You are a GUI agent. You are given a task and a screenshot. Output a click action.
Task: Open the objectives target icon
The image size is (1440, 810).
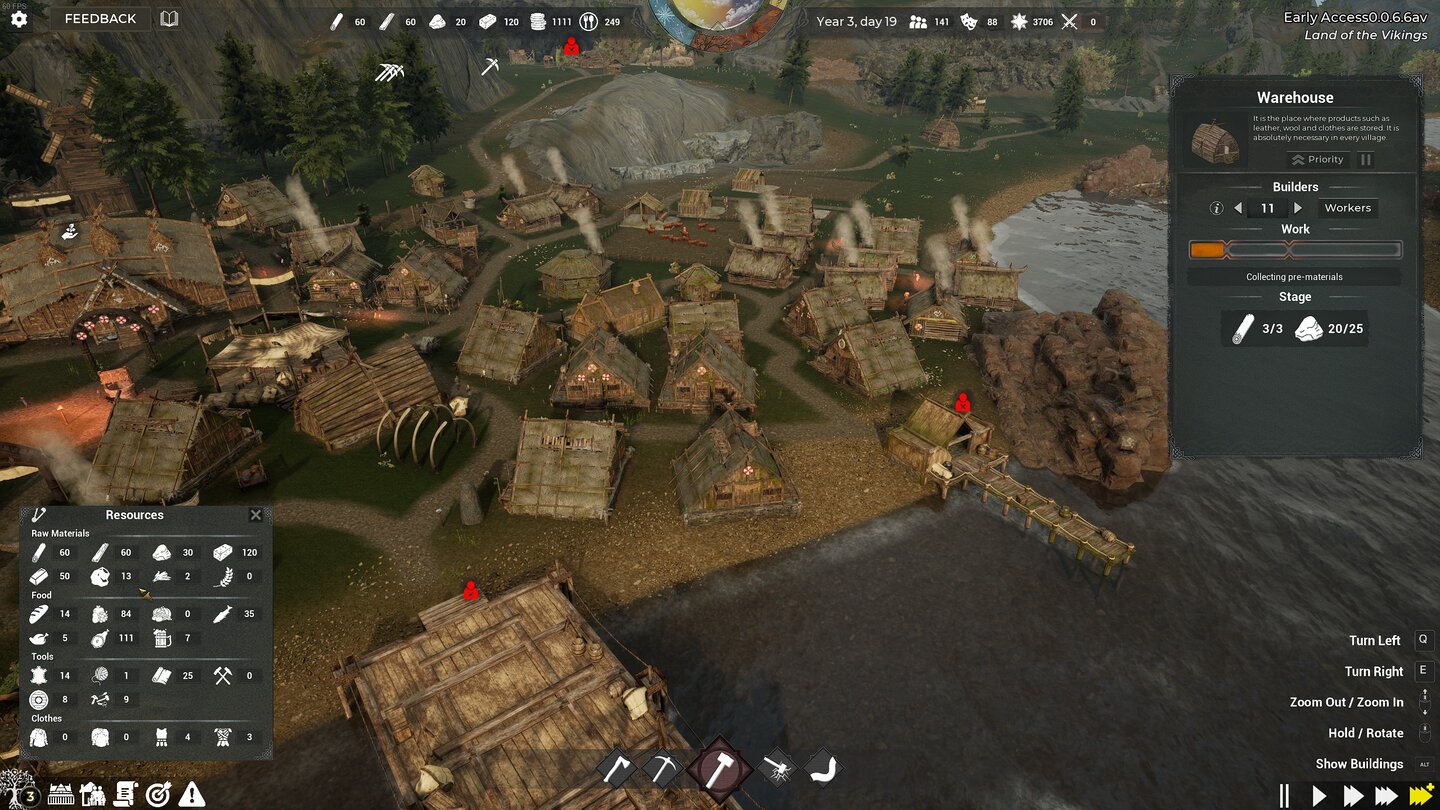pos(157,795)
